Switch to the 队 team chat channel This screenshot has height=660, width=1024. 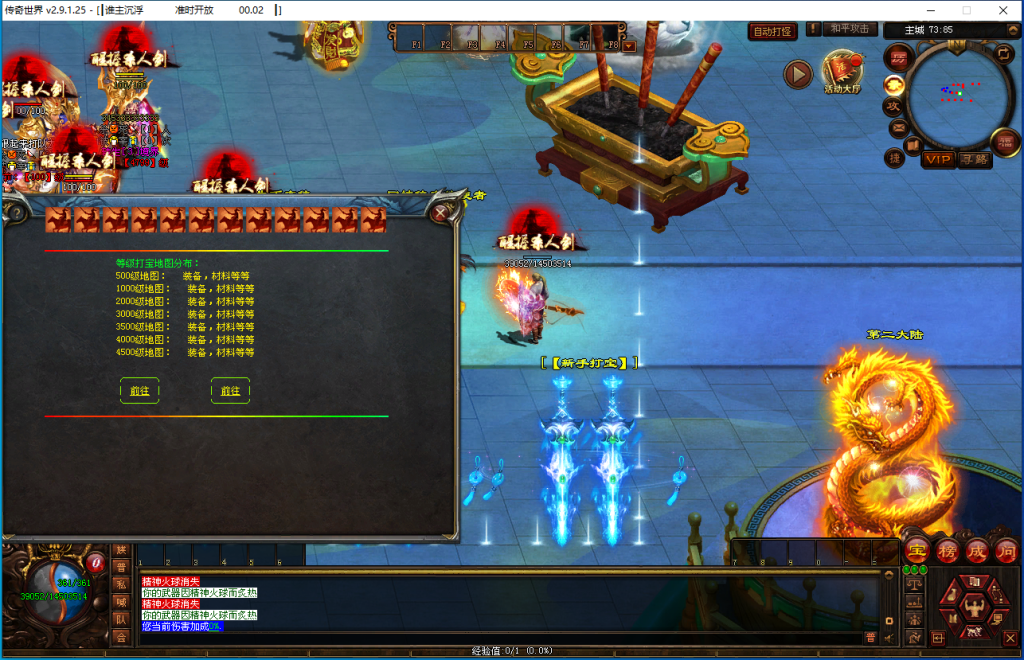(121, 620)
